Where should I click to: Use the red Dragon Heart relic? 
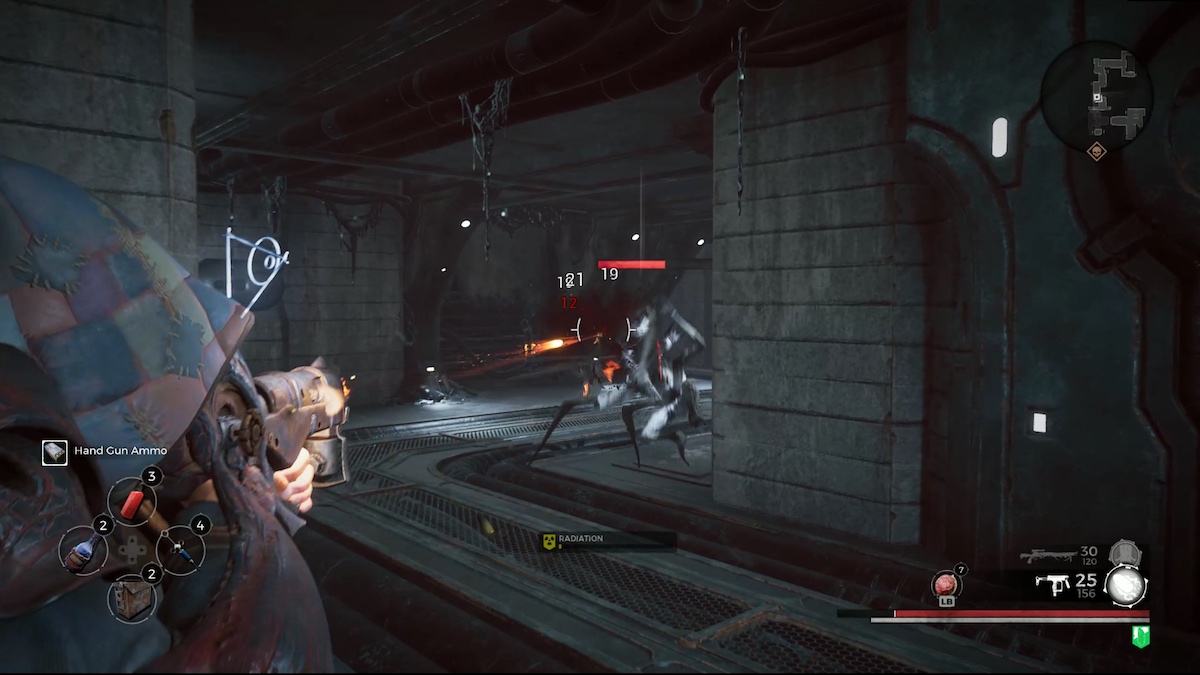(x=946, y=585)
